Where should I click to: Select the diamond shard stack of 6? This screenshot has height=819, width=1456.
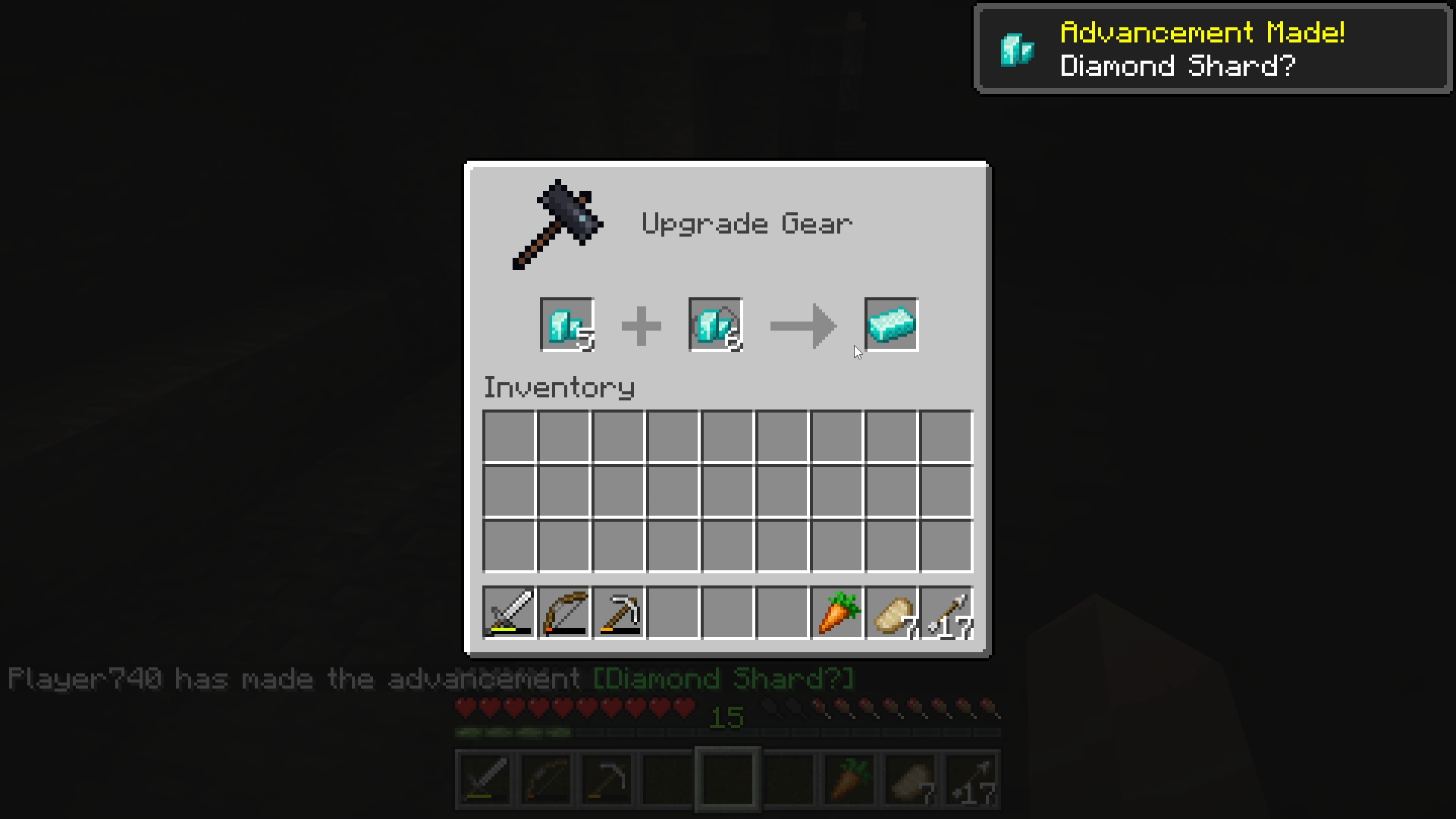(x=714, y=325)
